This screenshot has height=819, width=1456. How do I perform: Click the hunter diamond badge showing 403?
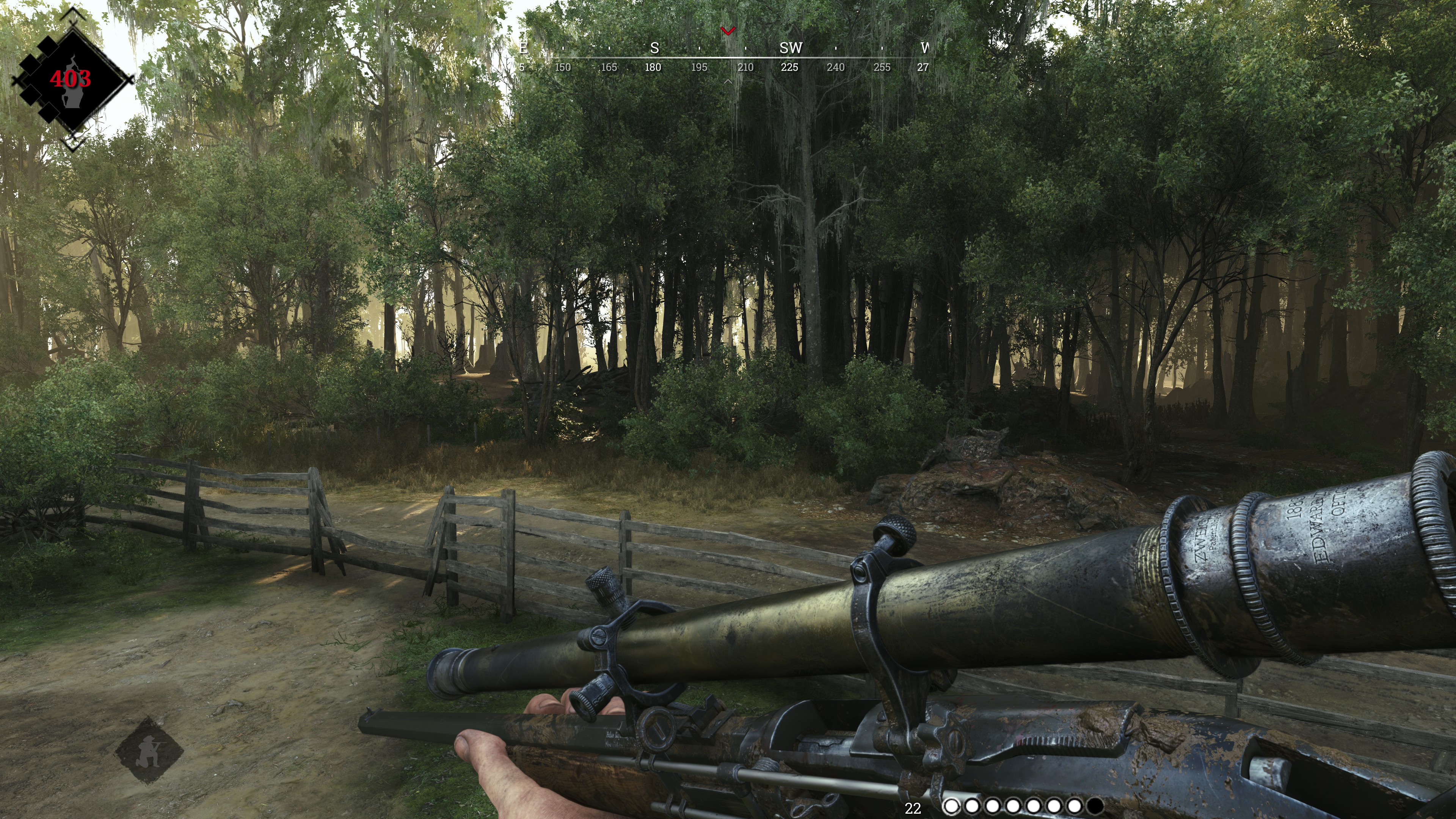71,79
